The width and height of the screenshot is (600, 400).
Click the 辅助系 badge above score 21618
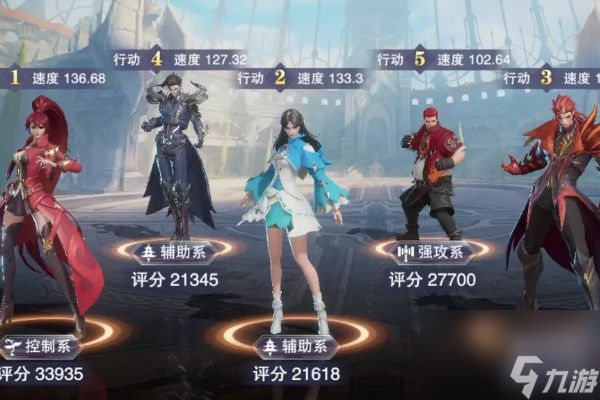point(296,347)
